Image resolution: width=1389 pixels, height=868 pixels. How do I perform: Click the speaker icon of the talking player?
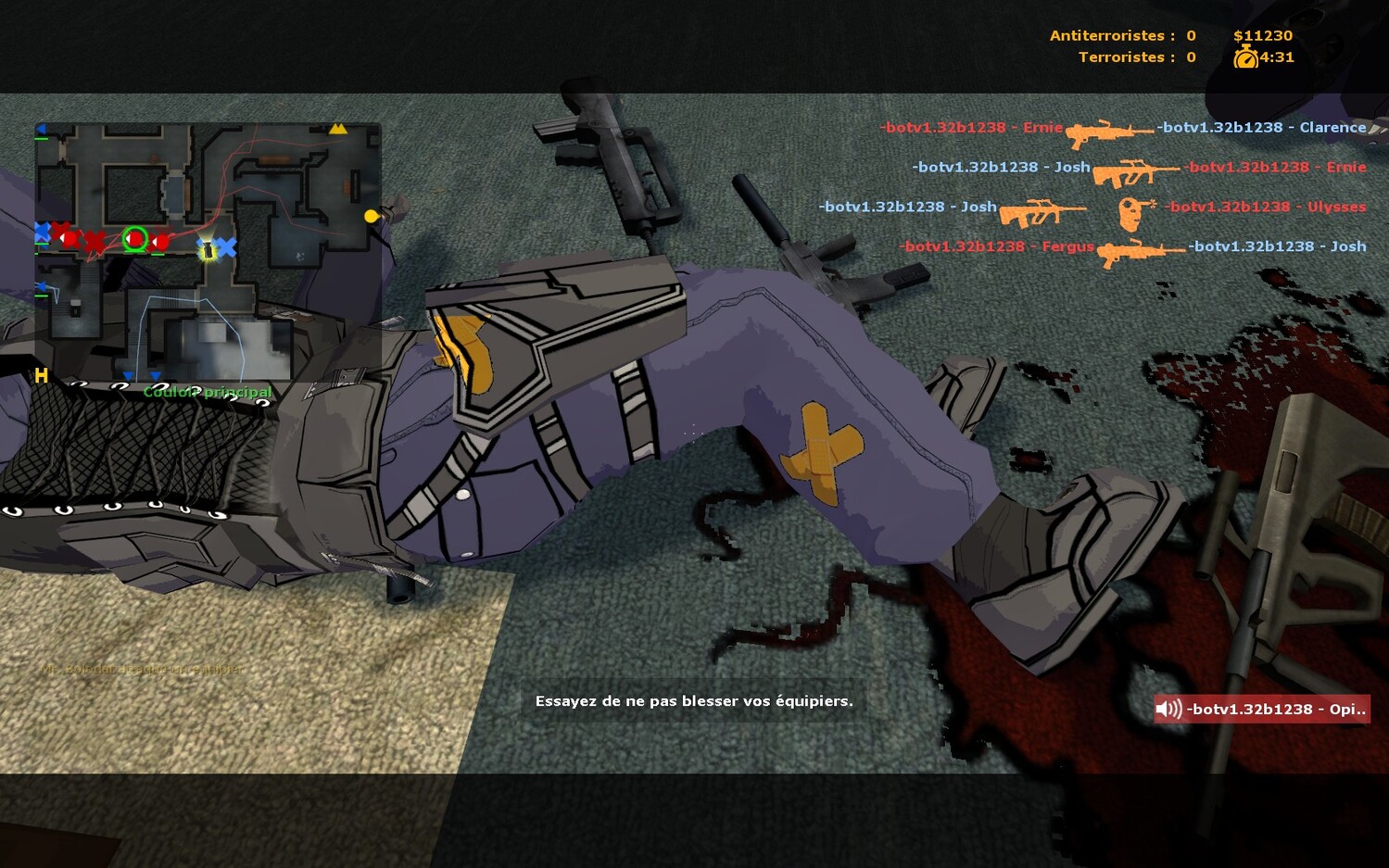click(x=1168, y=710)
